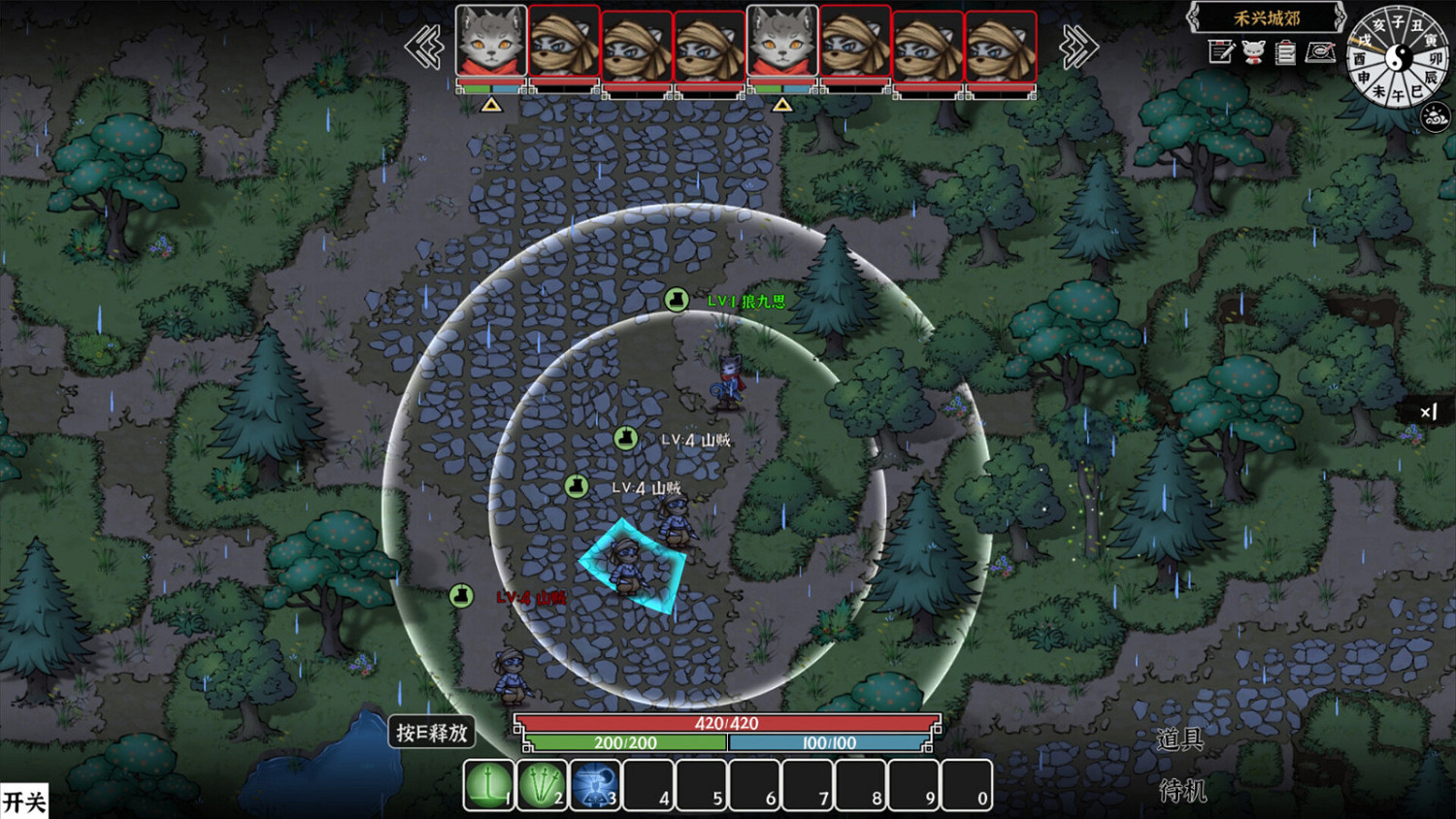Click the collapse arrow on the right screen edge

pyautogui.click(x=1428, y=412)
